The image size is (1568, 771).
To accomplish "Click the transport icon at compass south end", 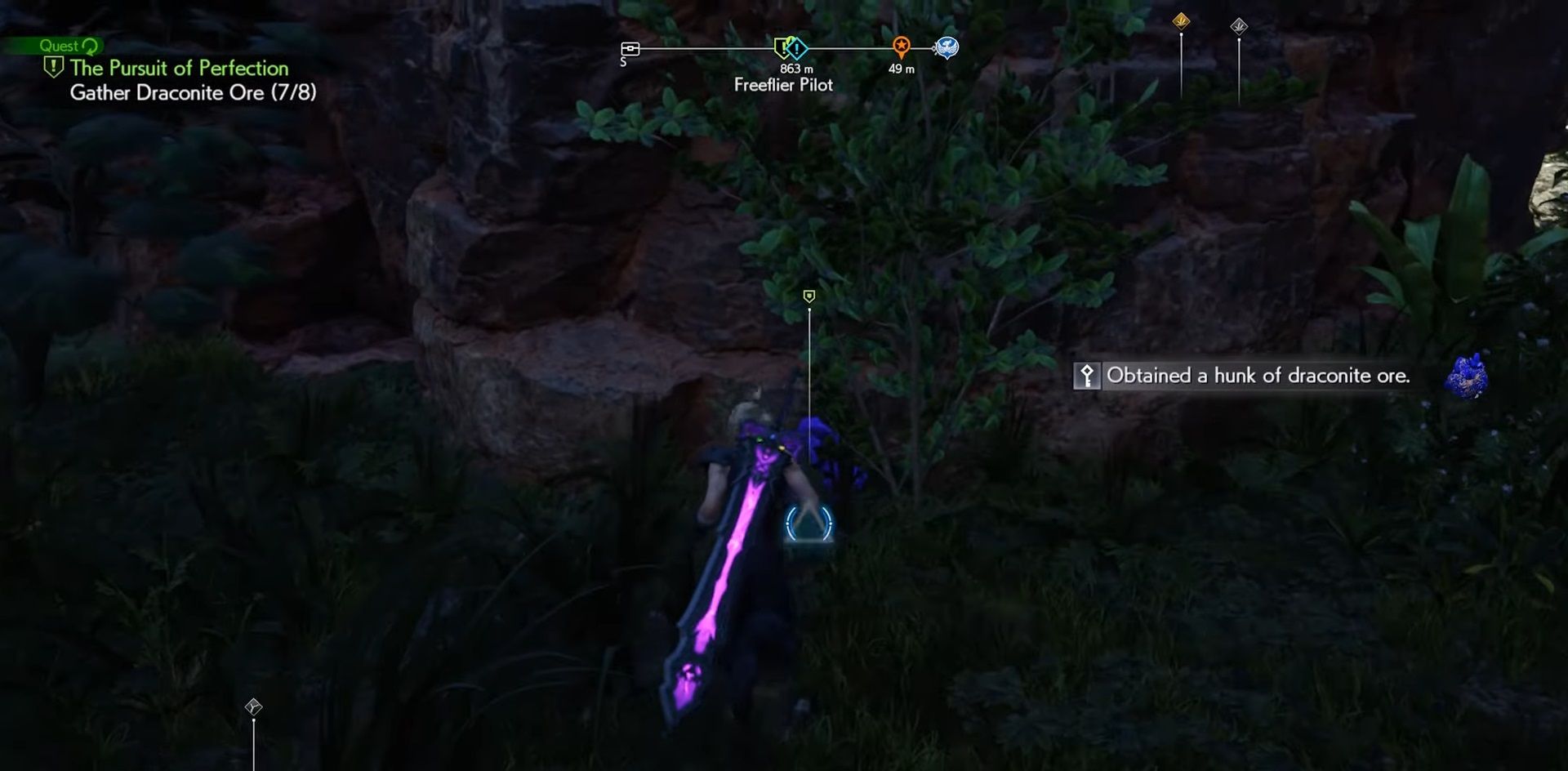I will tap(630, 49).
